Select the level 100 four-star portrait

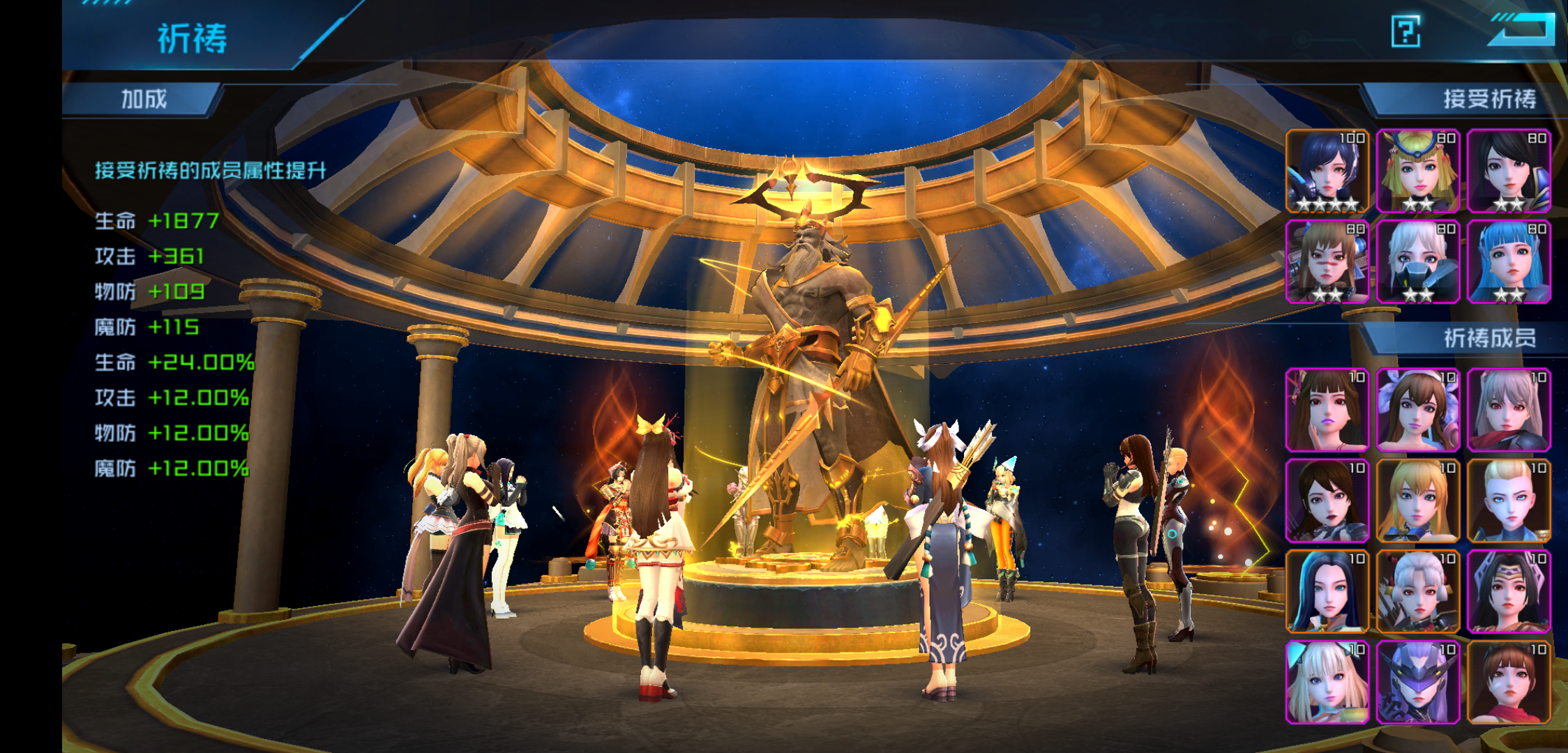(x=1329, y=171)
